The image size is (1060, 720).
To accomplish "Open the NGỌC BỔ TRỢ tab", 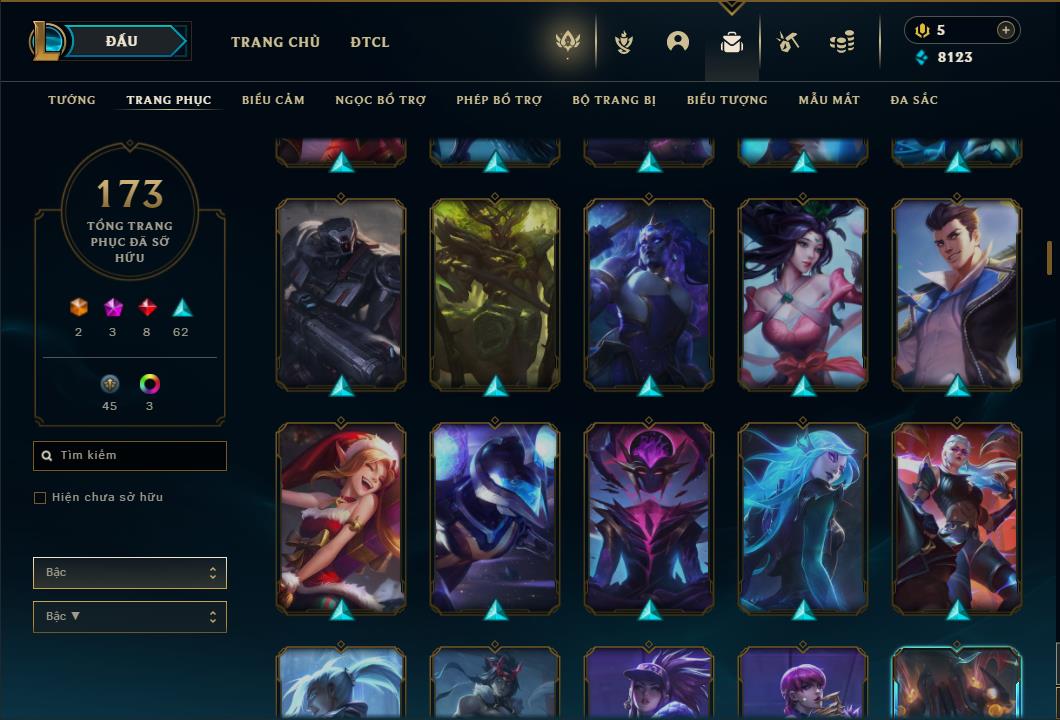I will [x=380, y=100].
